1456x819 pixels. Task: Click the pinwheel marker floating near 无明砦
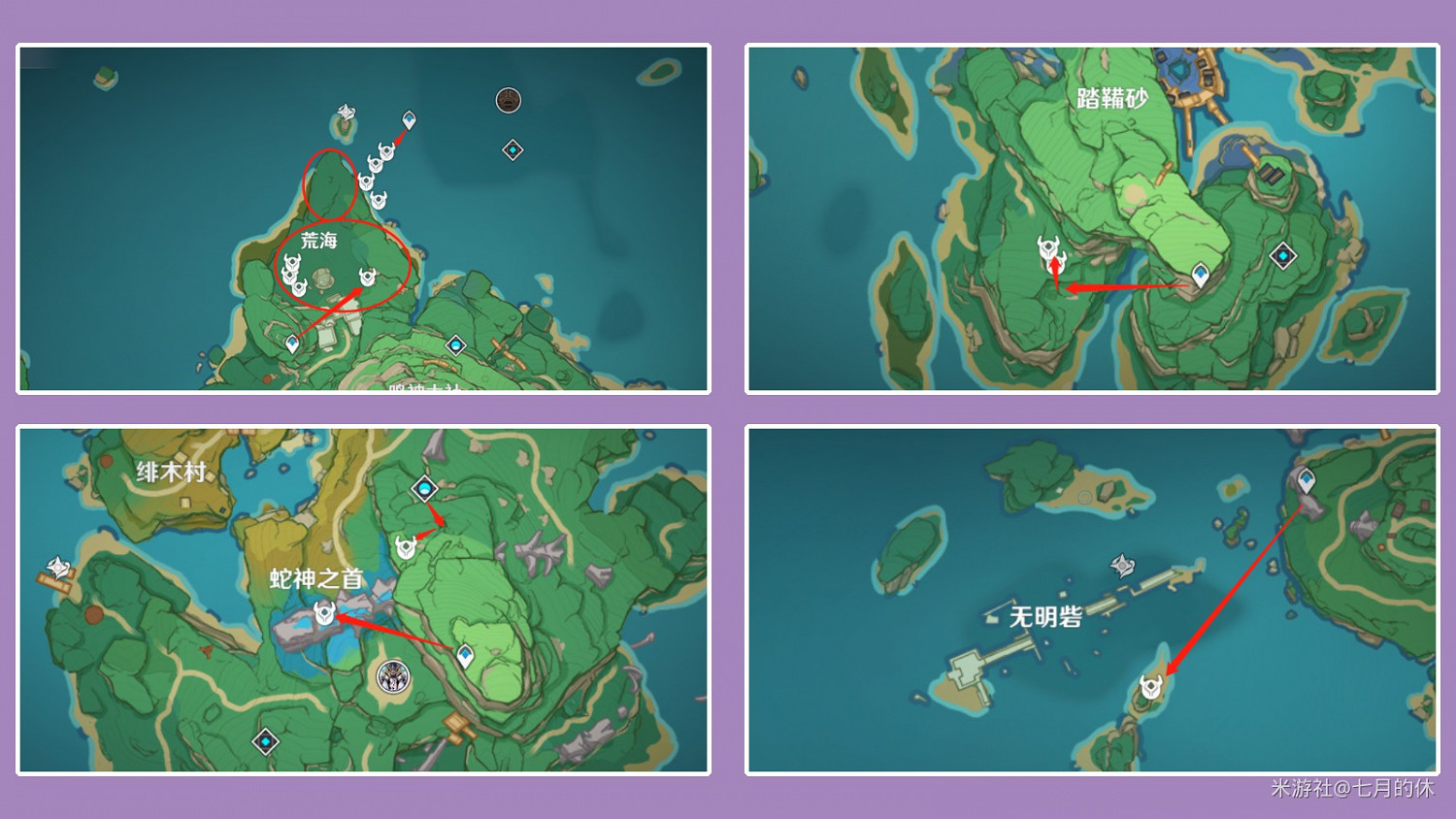pyautogui.click(x=1124, y=566)
